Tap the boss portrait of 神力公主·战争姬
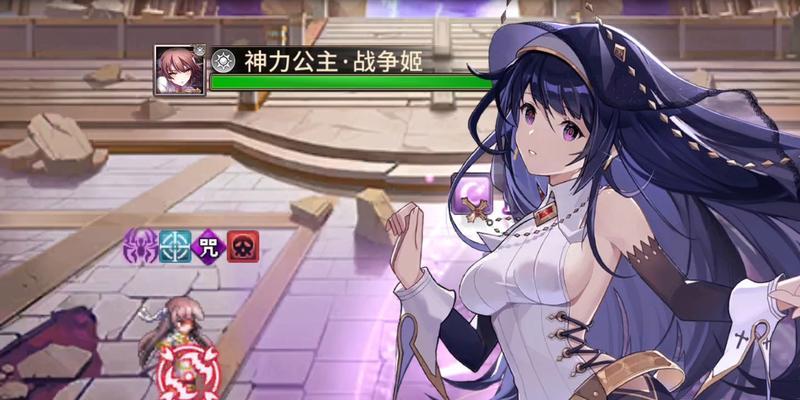The image size is (800, 400). [x=180, y=71]
